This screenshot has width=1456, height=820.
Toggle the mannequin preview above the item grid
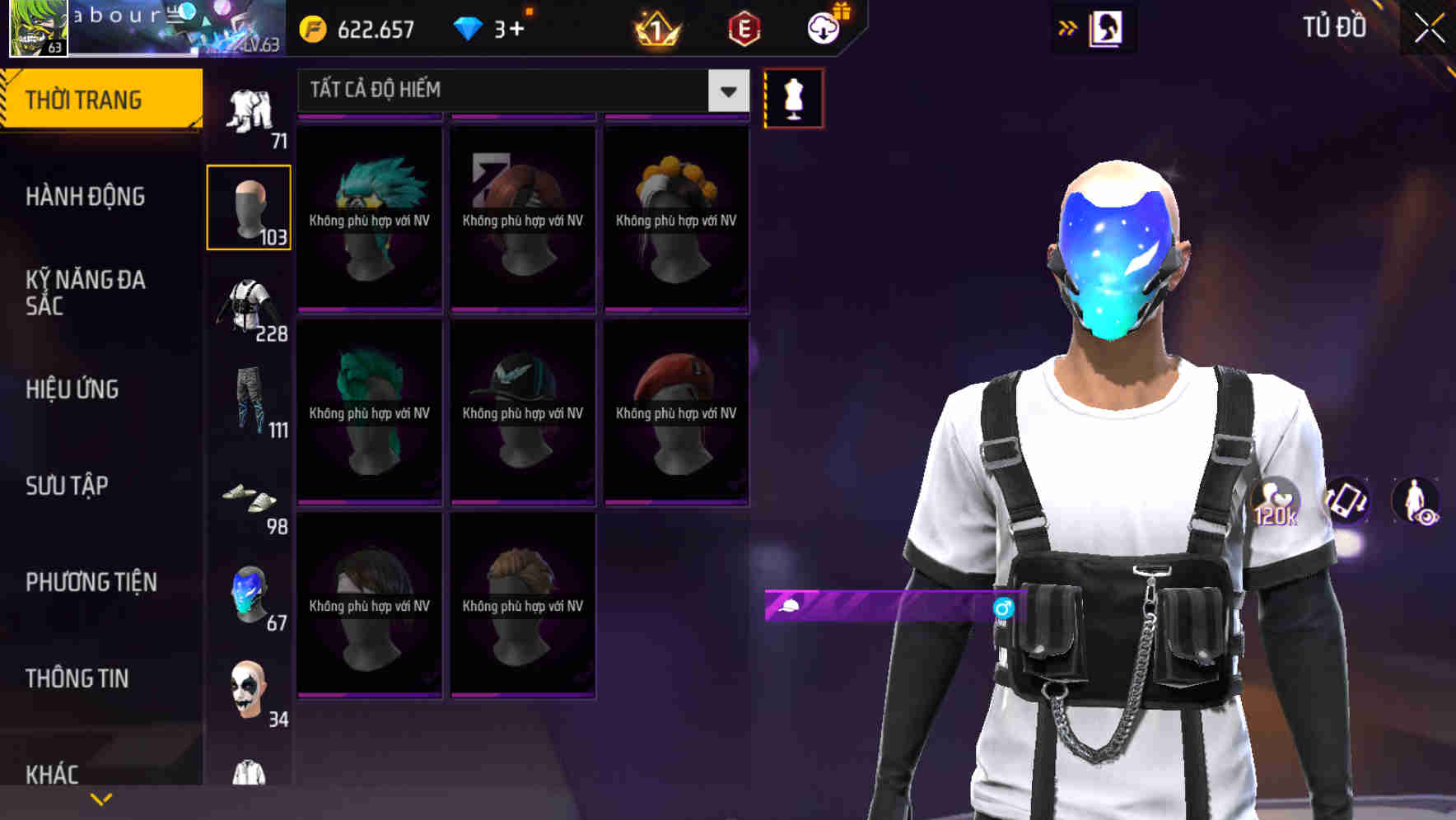pos(793,97)
